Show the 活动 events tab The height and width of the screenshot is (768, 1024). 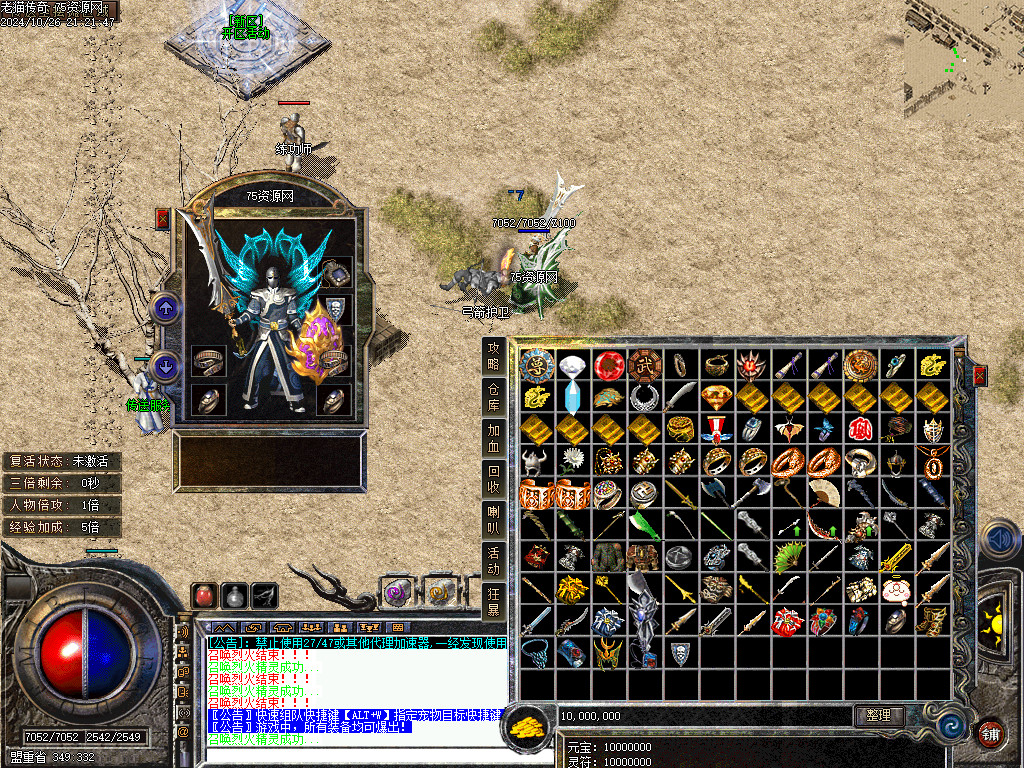click(493, 562)
